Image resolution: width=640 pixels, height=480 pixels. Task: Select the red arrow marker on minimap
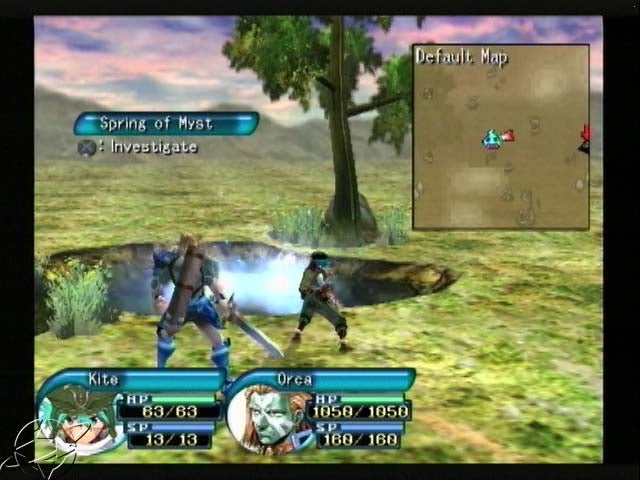point(586,133)
